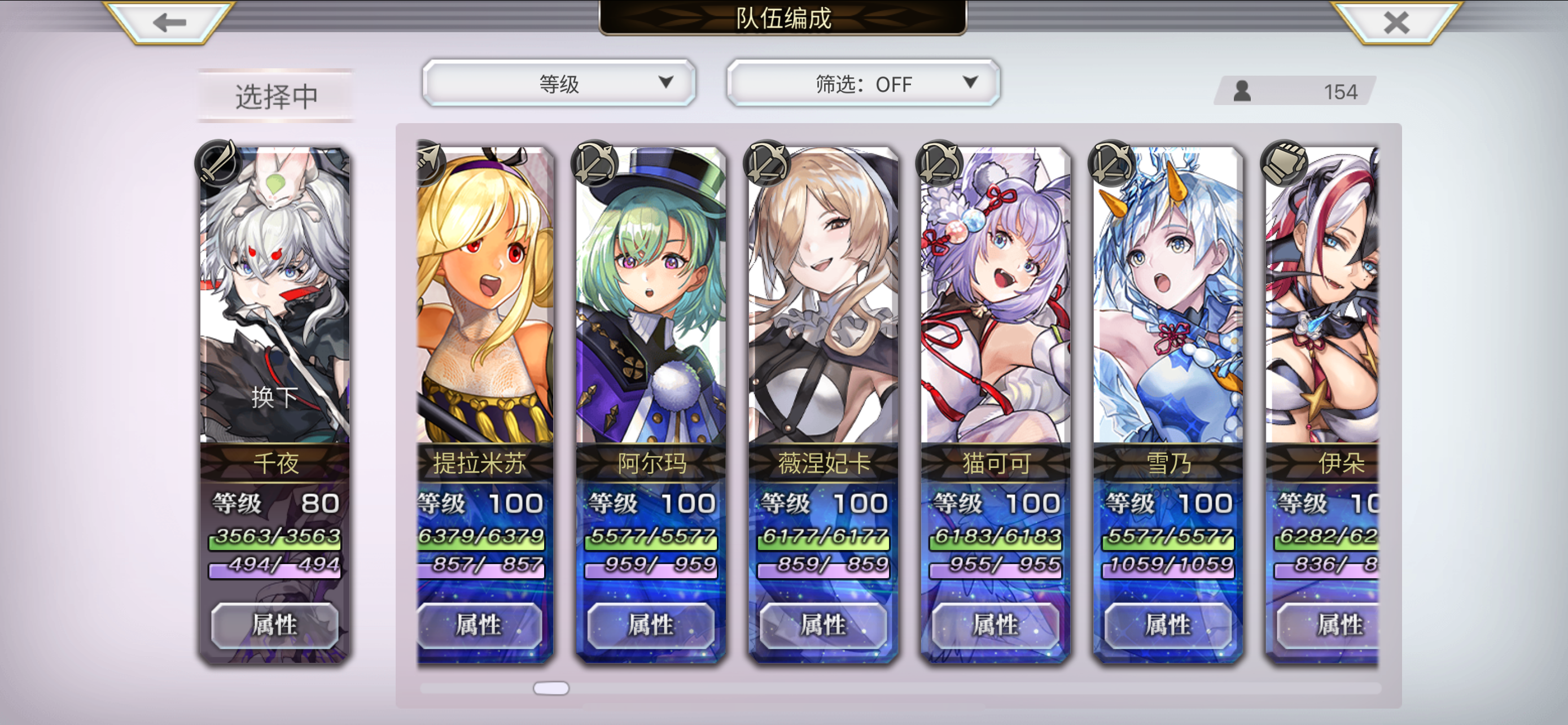Click the crossbow icon on 薇涅妃卡's card
Screen dimensions: 1568x725
coord(766,163)
